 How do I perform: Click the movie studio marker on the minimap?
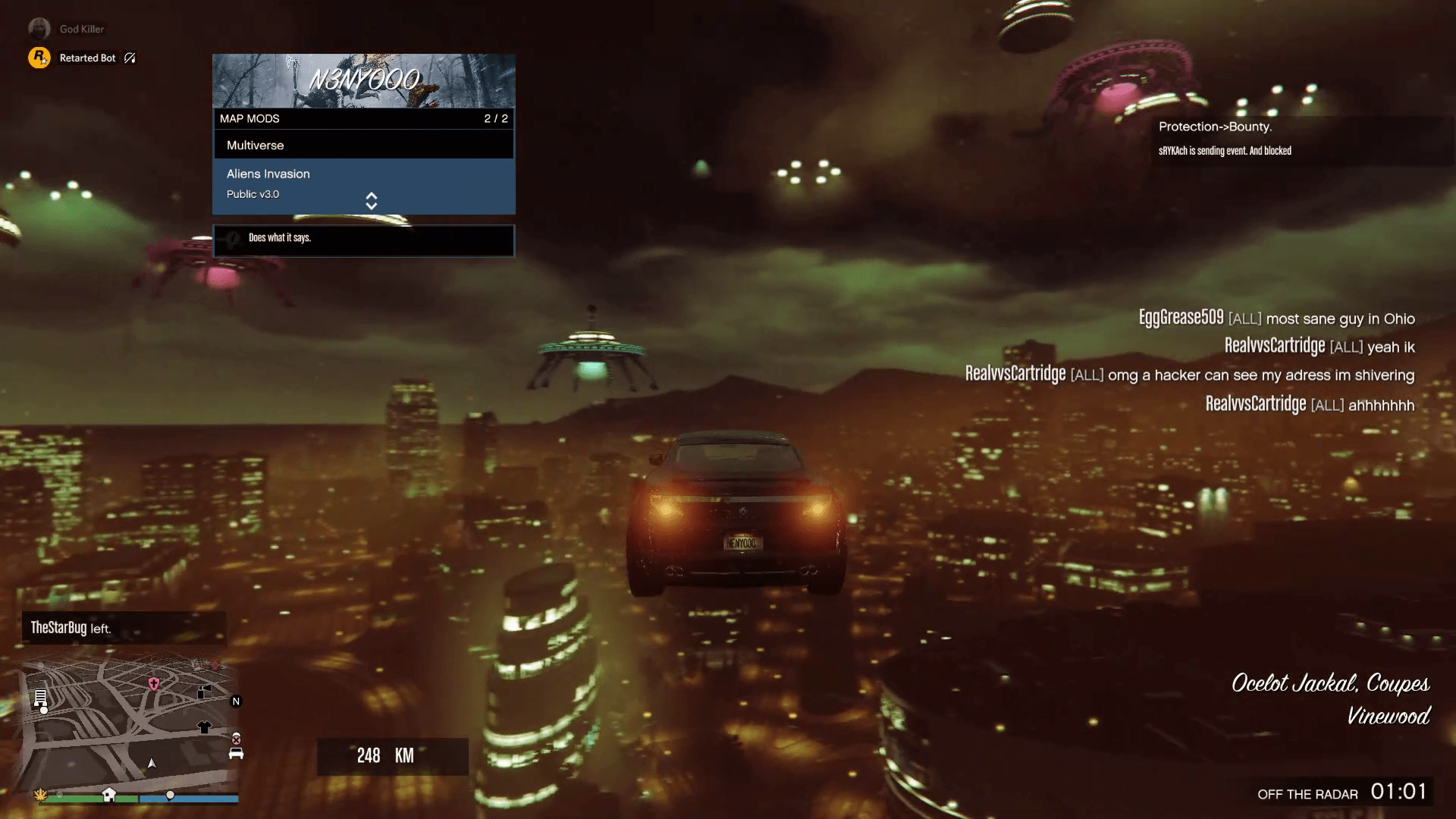204,692
